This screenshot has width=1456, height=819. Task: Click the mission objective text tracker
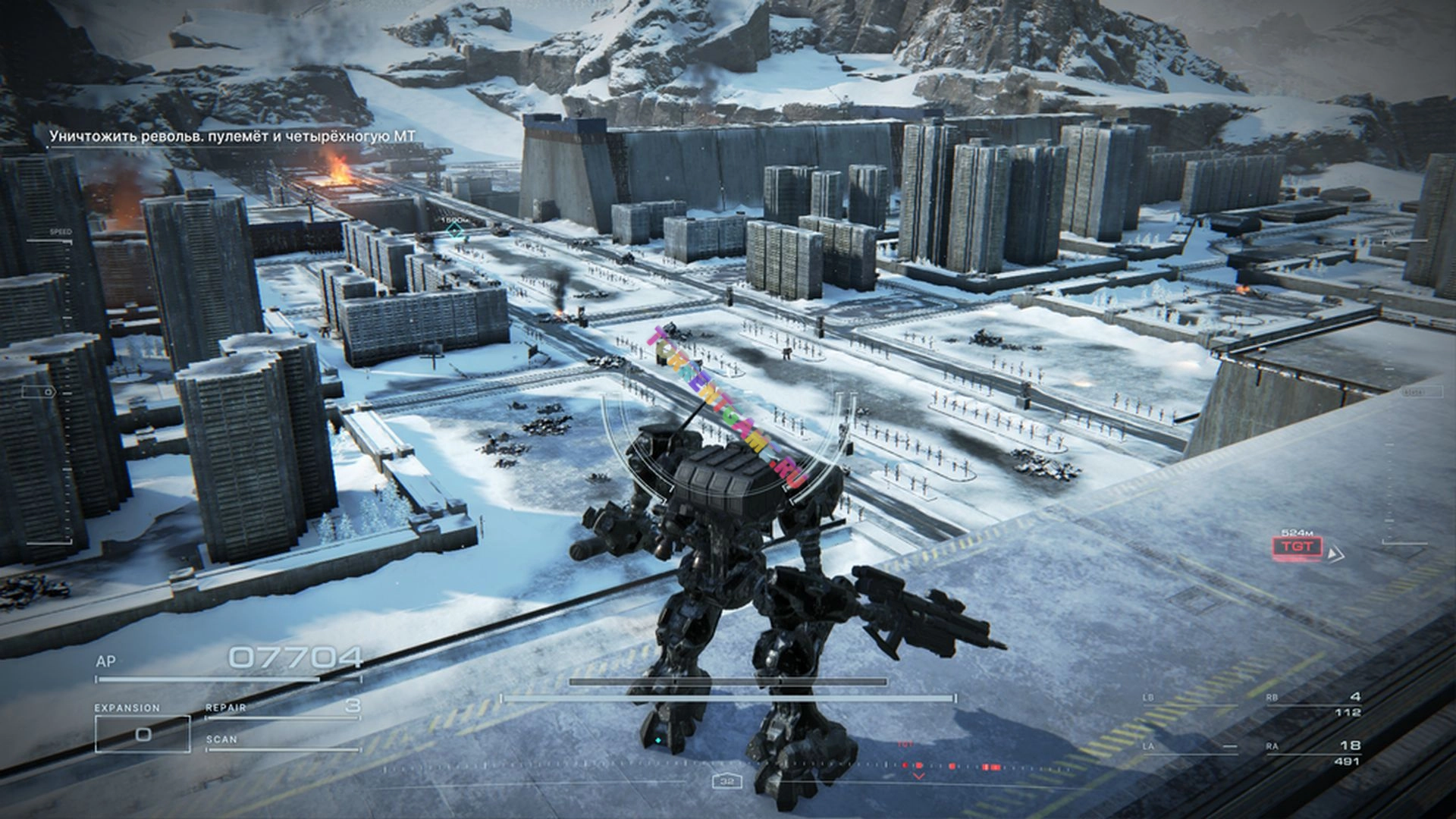(x=233, y=136)
